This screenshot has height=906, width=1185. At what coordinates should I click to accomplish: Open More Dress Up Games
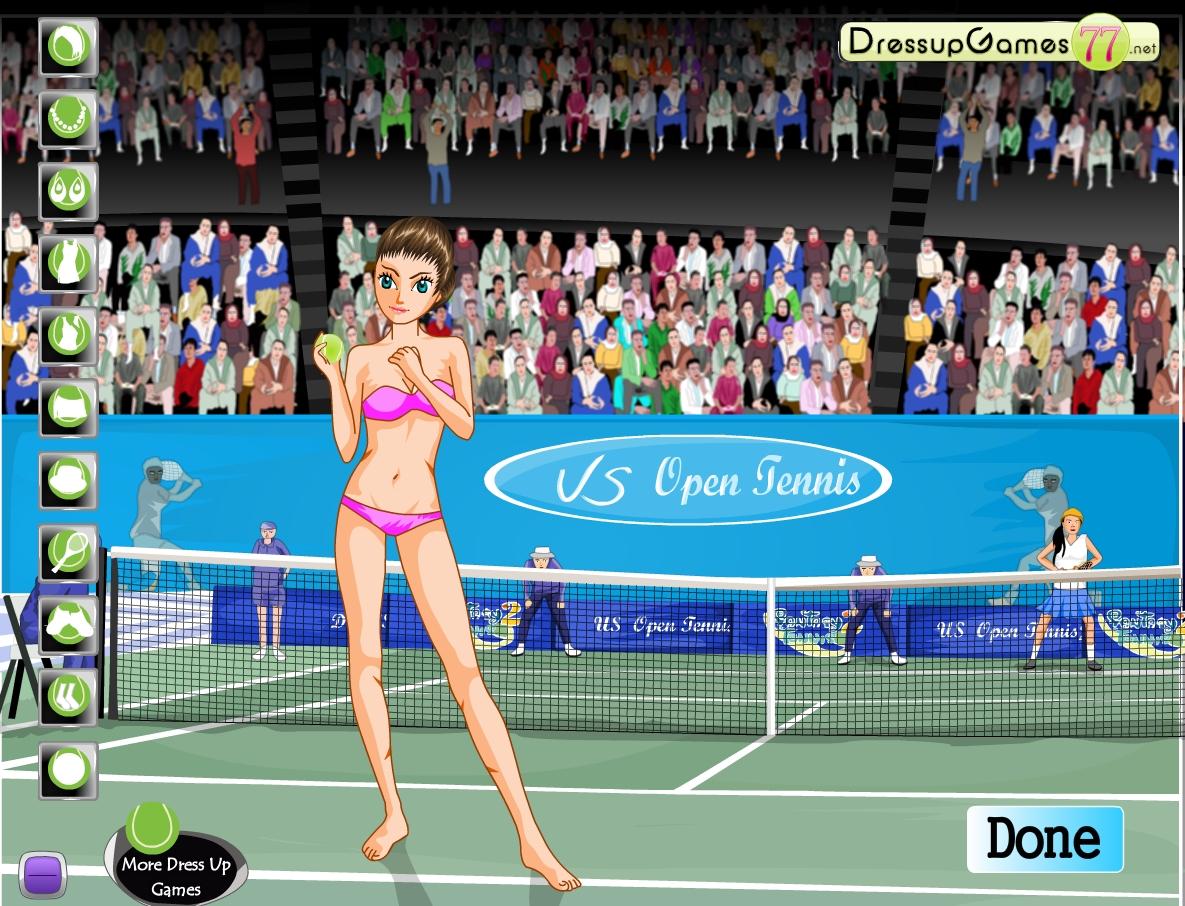(x=175, y=867)
